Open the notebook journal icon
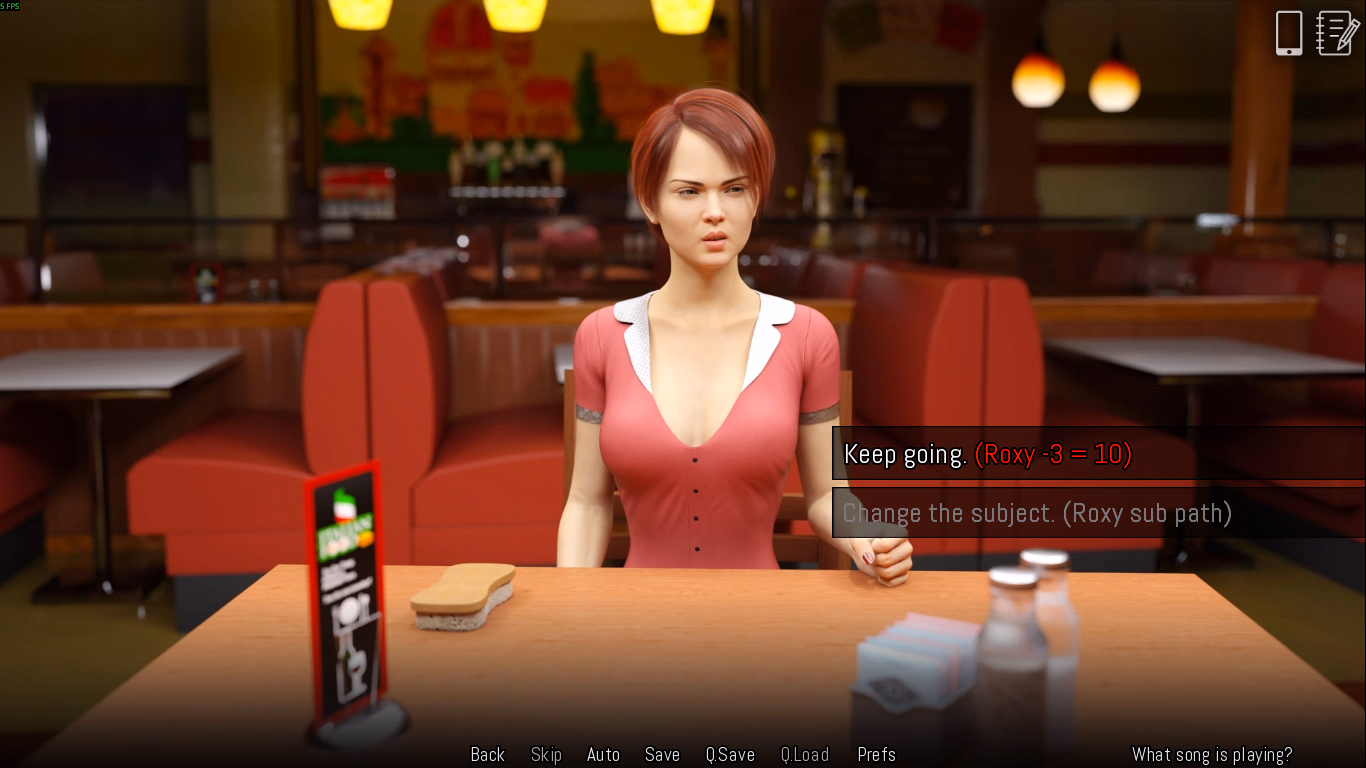This screenshot has width=1366, height=768. tap(1338, 33)
